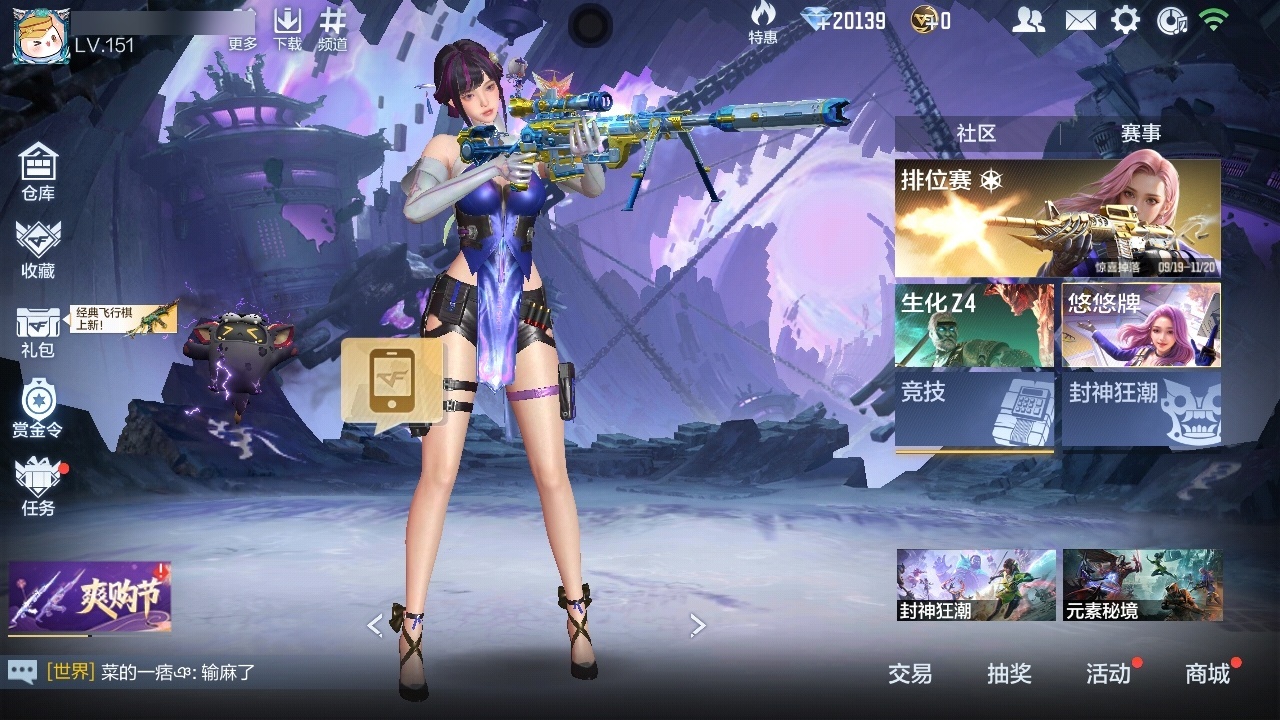Show the next character with right arrow
1280x720 pixels.
pyautogui.click(x=697, y=626)
